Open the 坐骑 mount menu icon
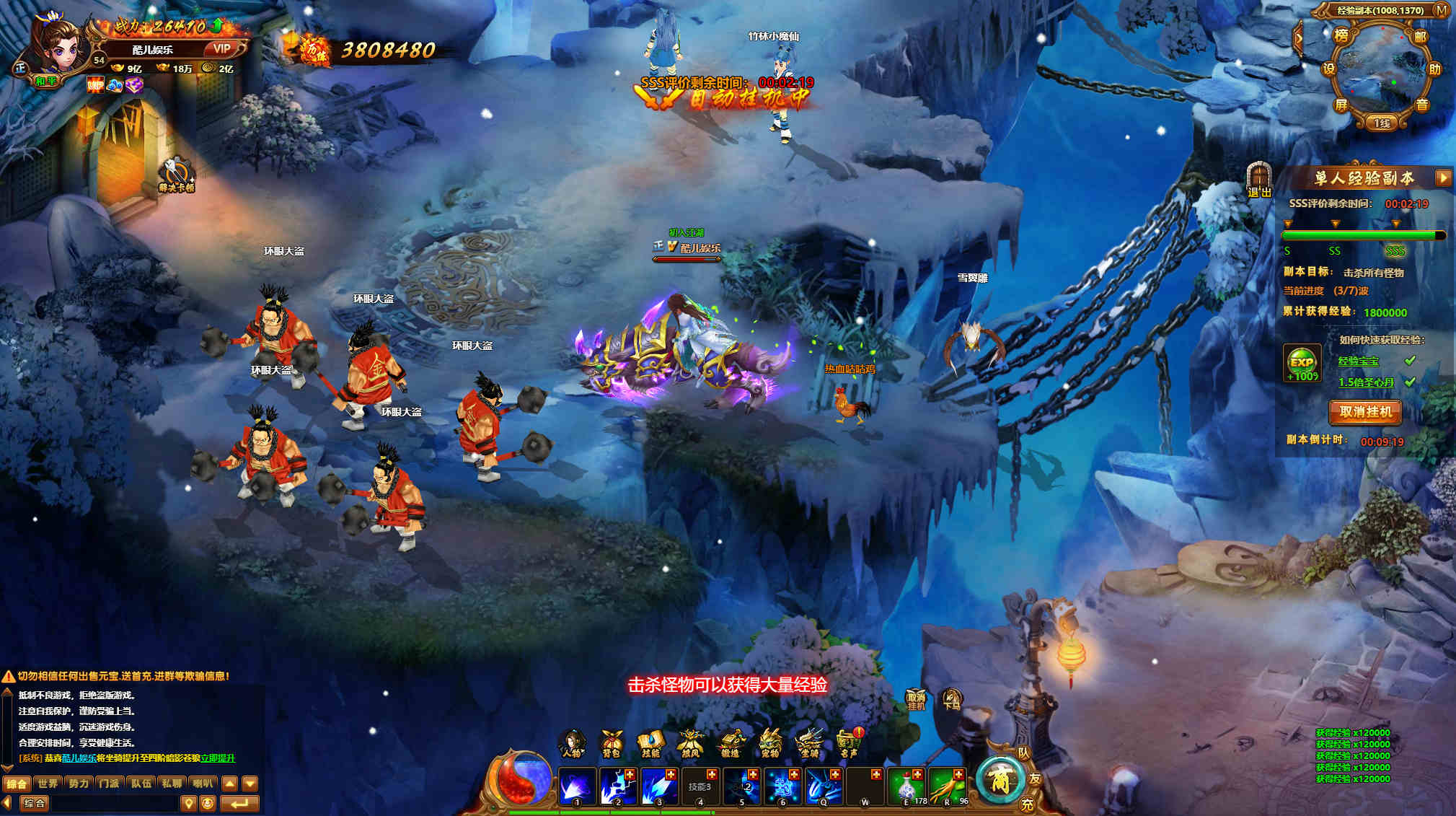 [809, 743]
